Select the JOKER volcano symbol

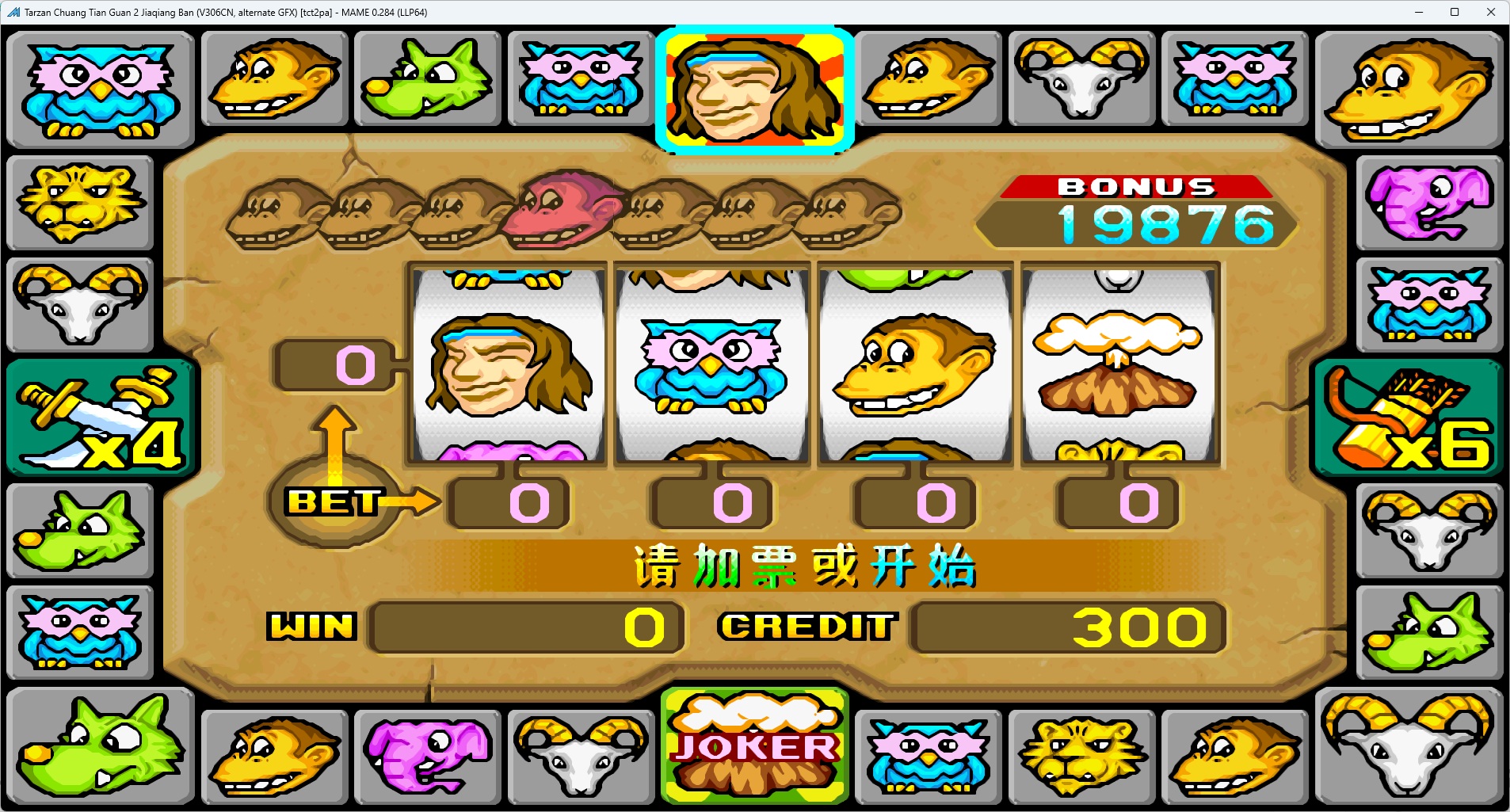tap(753, 745)
